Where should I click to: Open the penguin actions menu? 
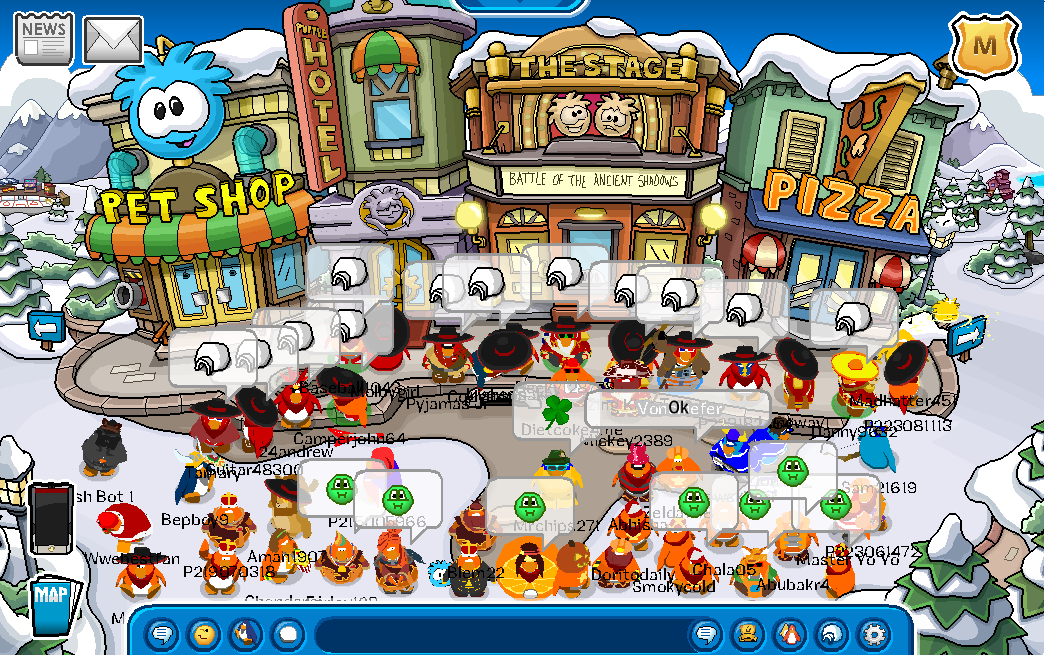tap(245, 634)
